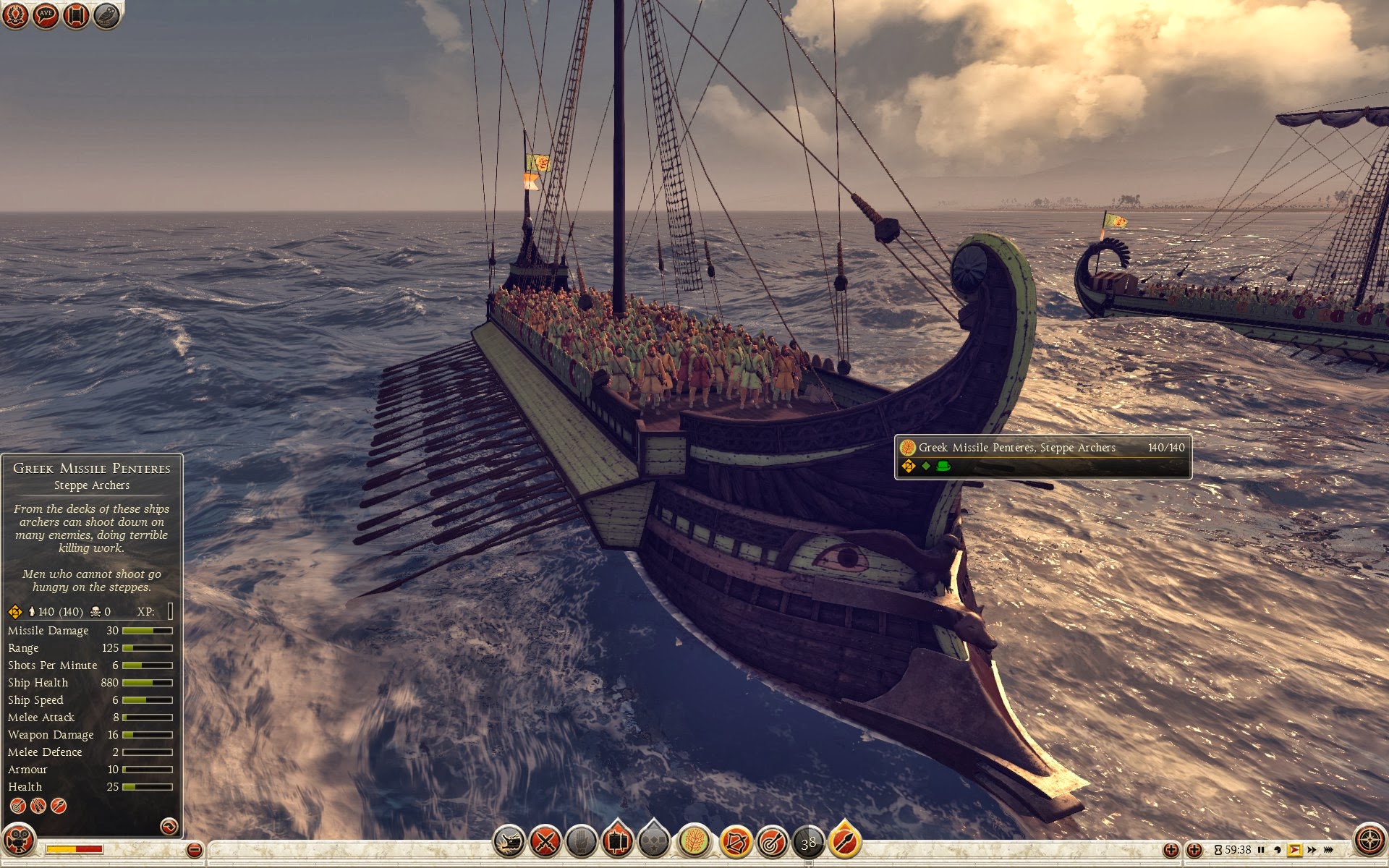Screen dimensions: 1389x868
Task: Open the AVE chat bubble
Action: tap(46, 15)
